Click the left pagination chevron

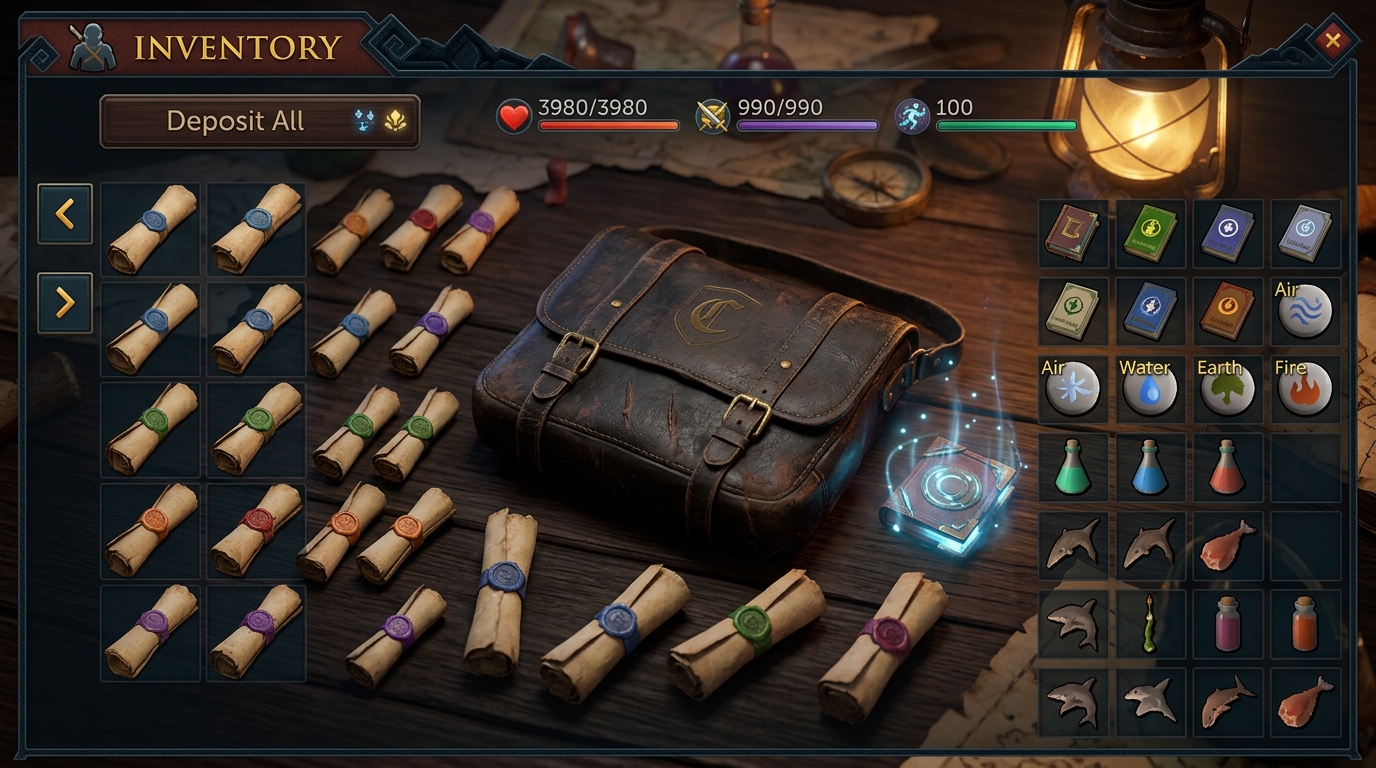click(64, 214)
